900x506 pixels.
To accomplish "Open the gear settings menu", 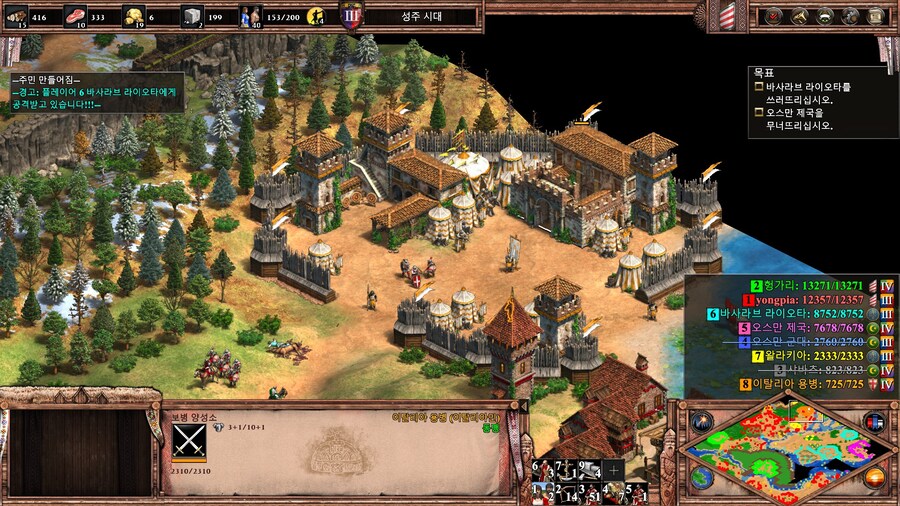I will click(851, 15).
